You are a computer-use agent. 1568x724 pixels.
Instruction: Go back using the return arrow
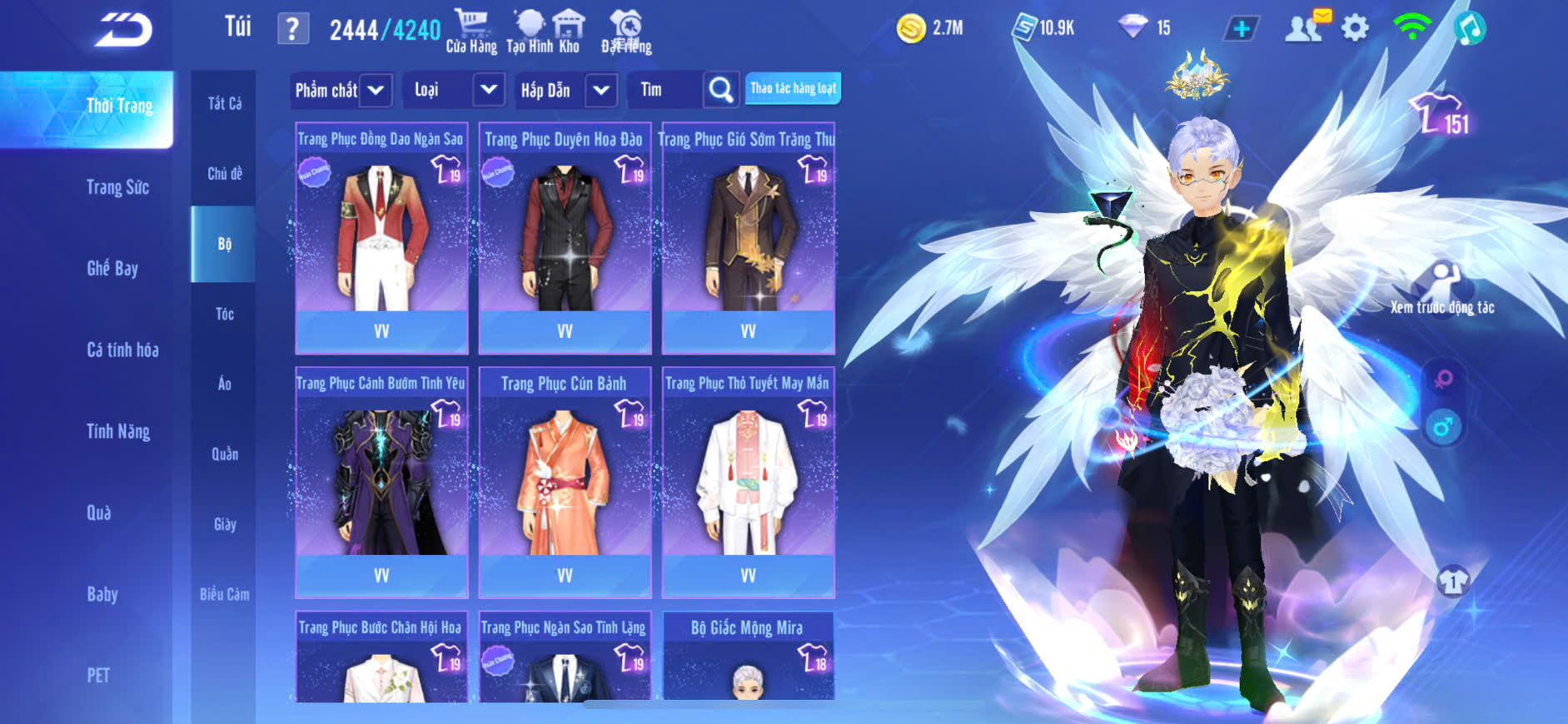pos(123,30)
